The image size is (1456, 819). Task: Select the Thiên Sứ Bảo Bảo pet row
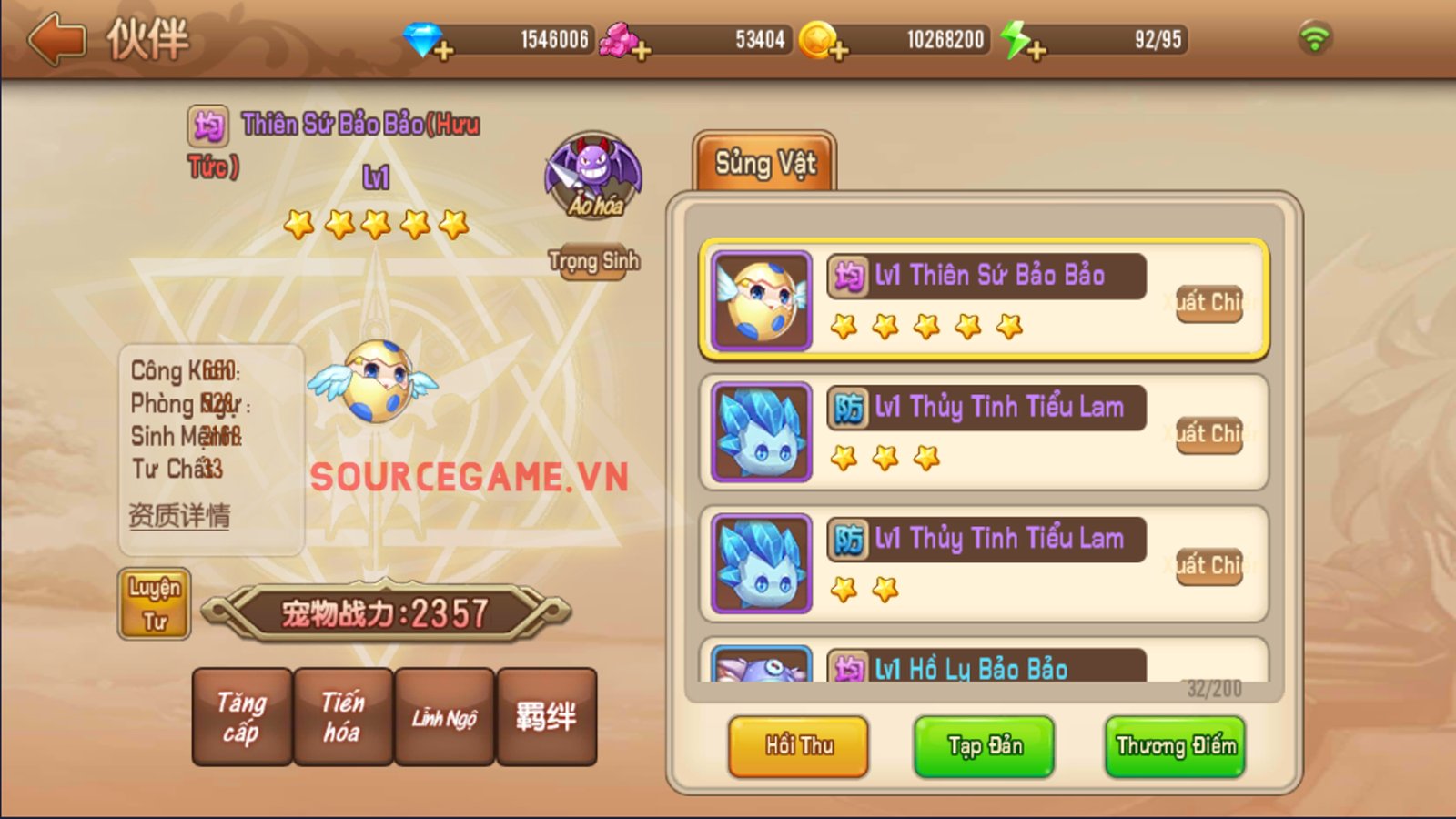[983, 300]
